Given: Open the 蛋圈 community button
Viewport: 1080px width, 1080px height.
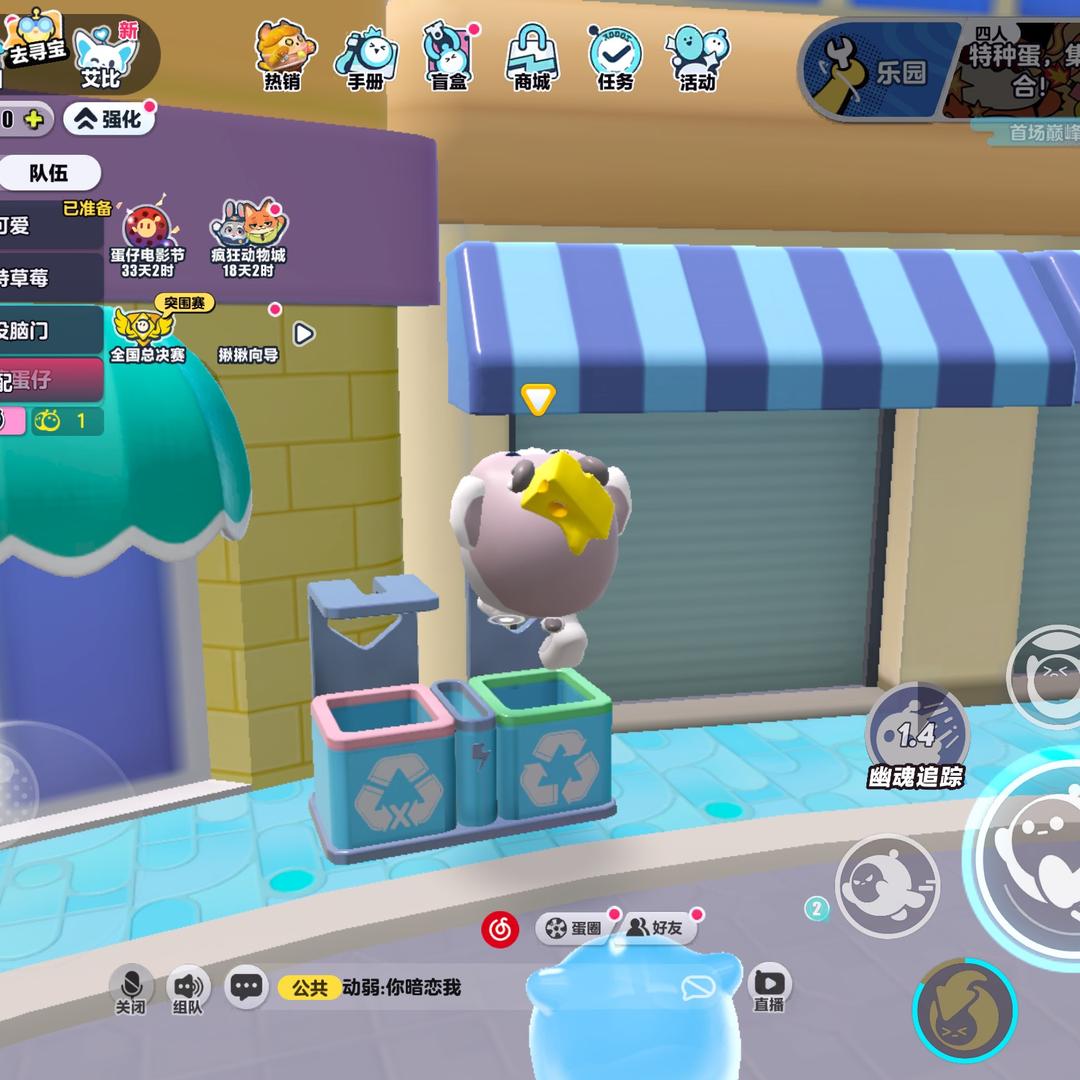Looking at the screenshot, I should click(x=574, y=928).
